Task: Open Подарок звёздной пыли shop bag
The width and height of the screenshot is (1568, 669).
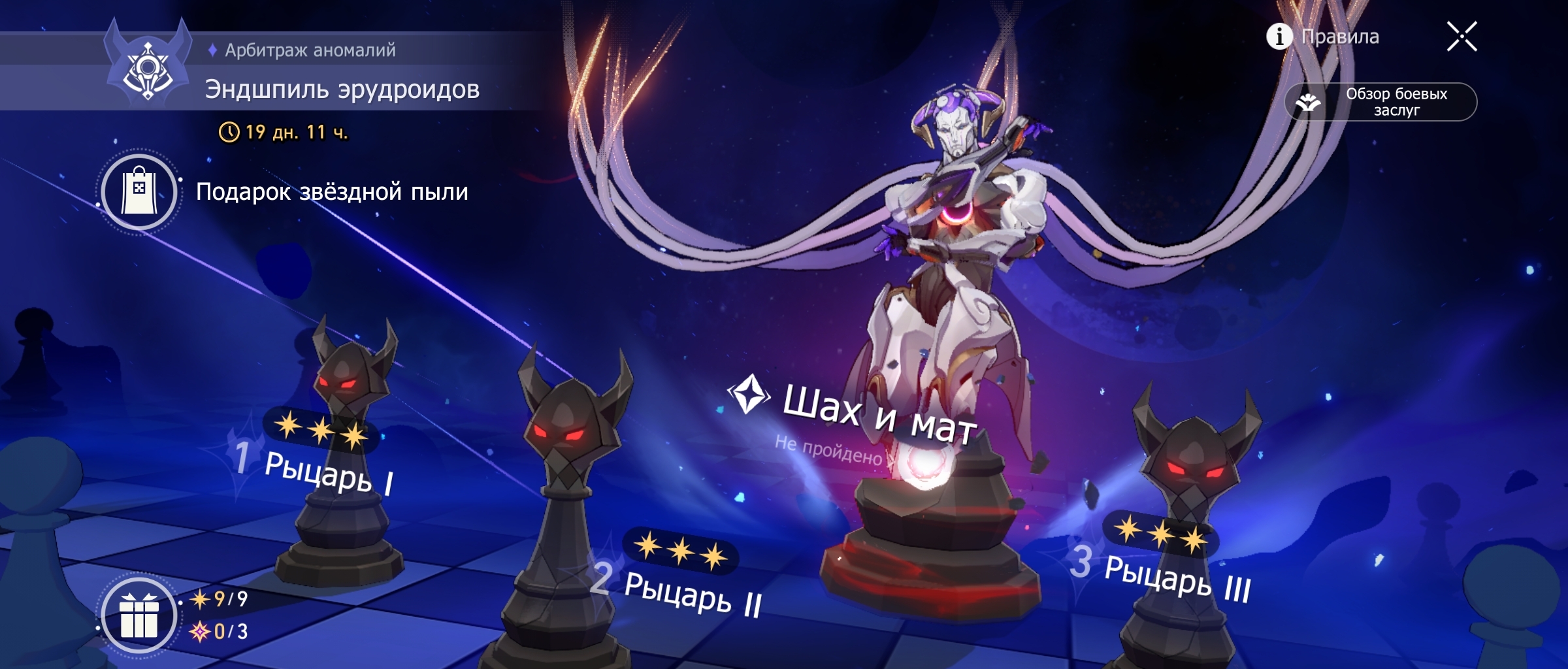Action: (x=139, y=192)
